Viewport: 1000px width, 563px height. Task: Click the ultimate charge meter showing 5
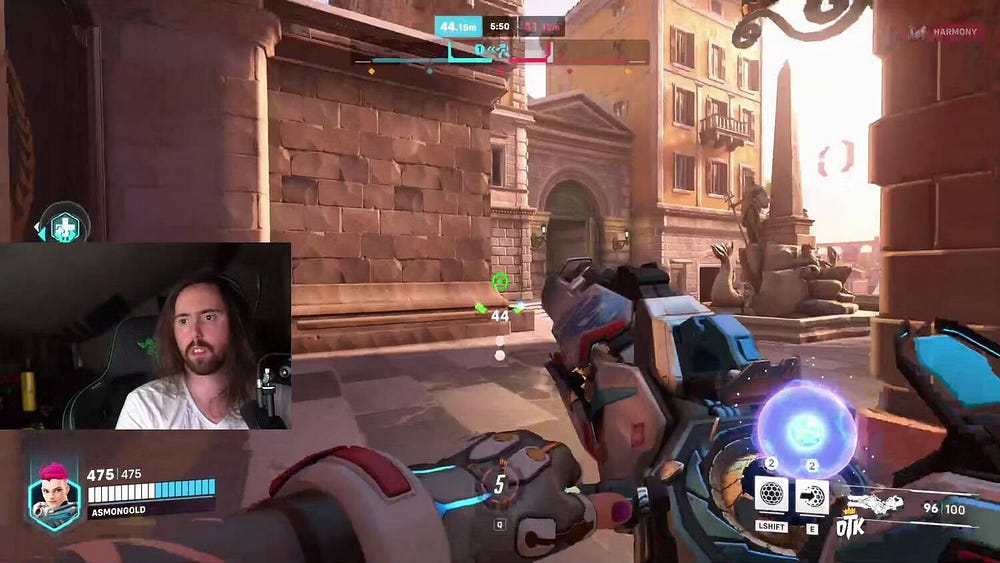[499, 484]
